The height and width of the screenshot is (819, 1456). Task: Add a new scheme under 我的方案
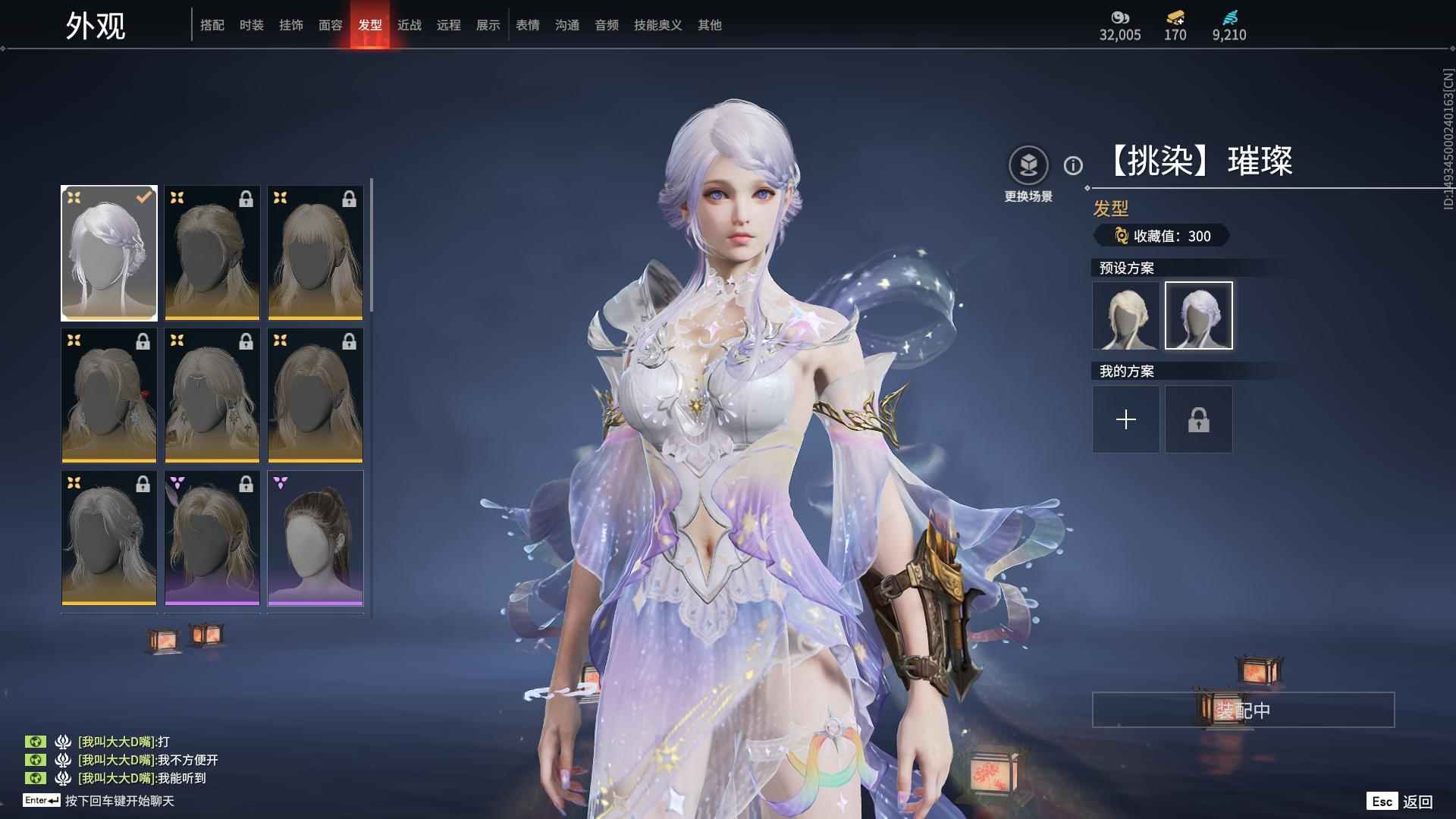[1125, 419]
